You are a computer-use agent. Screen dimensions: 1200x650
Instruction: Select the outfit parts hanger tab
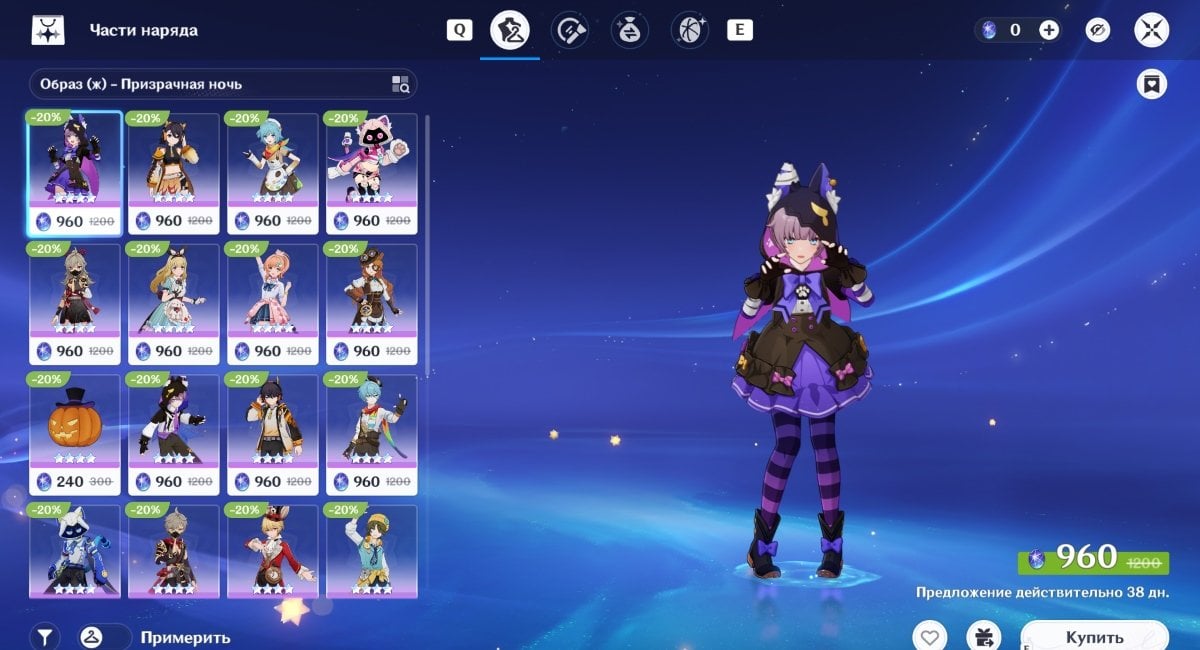click(510, 30)
